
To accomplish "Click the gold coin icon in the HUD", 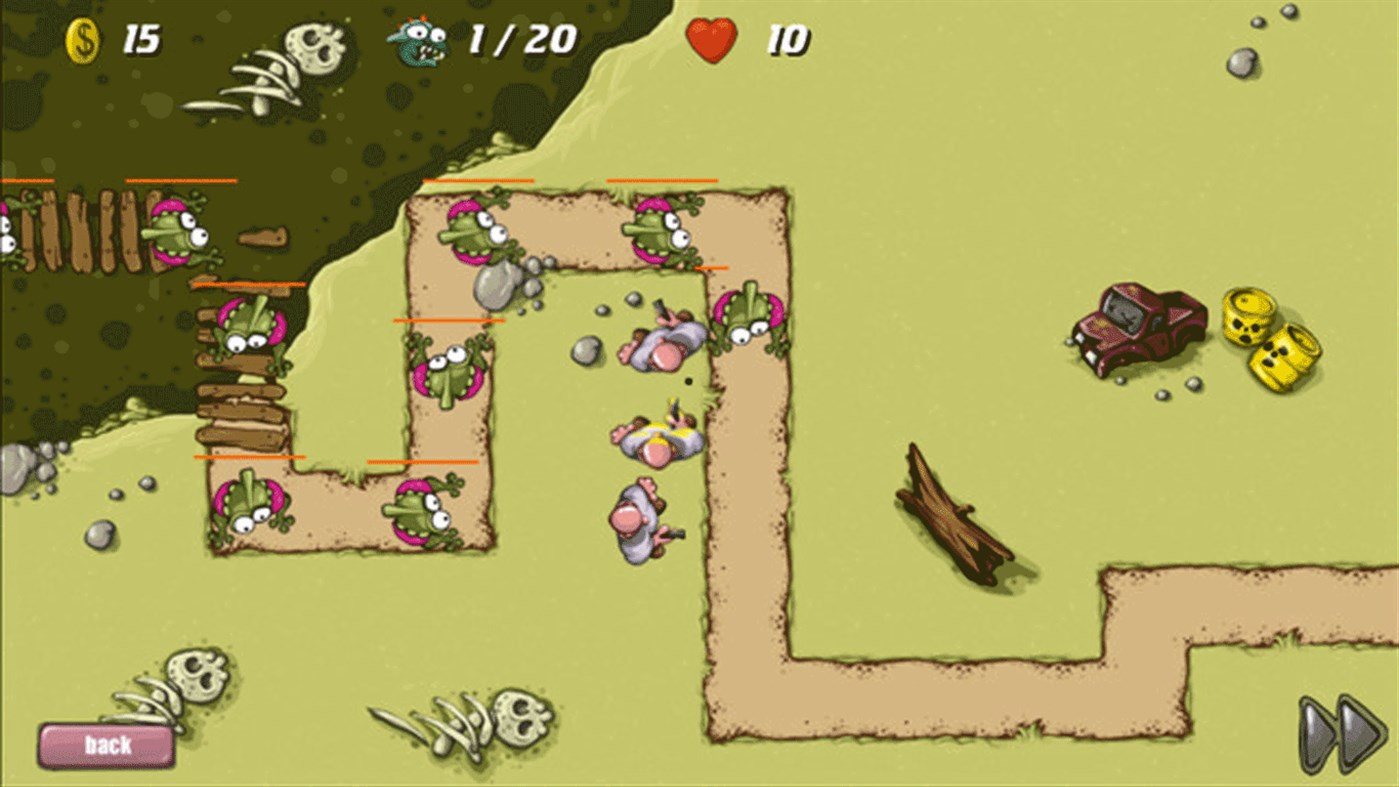I will (83, 40).
